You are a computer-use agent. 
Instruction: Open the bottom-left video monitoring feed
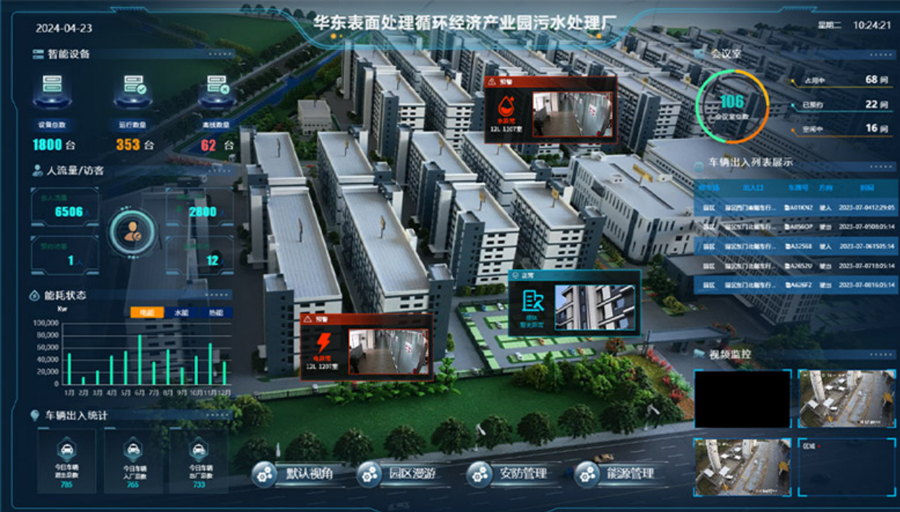741,466
